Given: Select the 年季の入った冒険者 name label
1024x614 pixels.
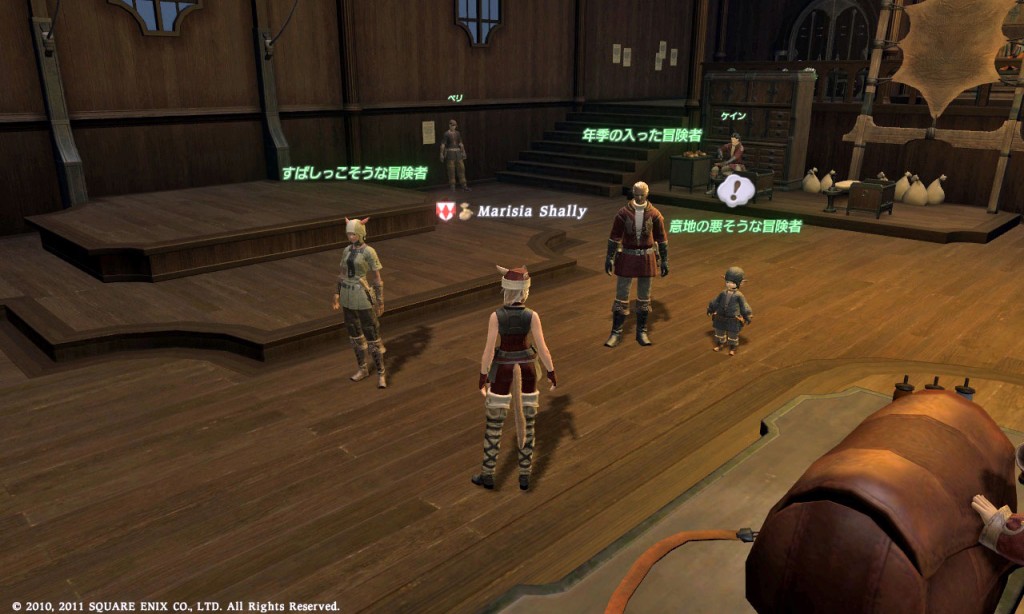Looking at the screenshot, I should (x=642, y=134).
